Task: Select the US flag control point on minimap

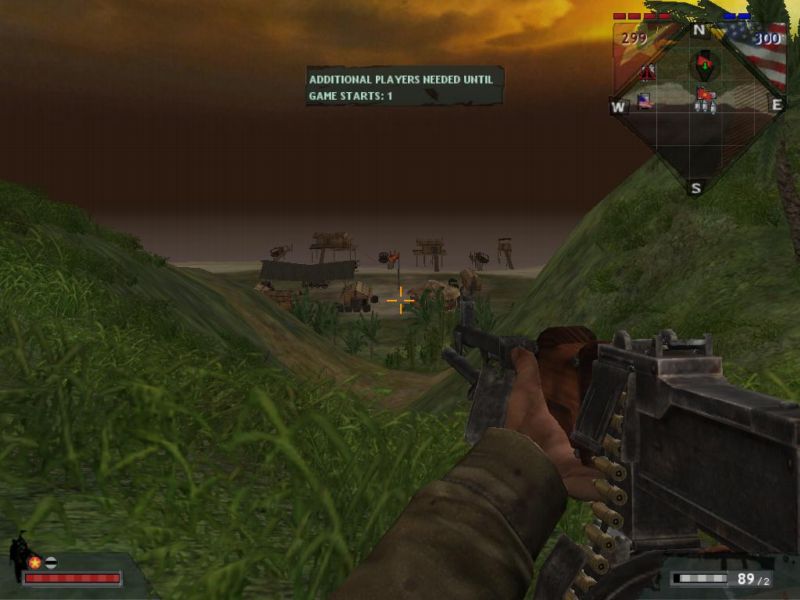Action: click(645, 100)
